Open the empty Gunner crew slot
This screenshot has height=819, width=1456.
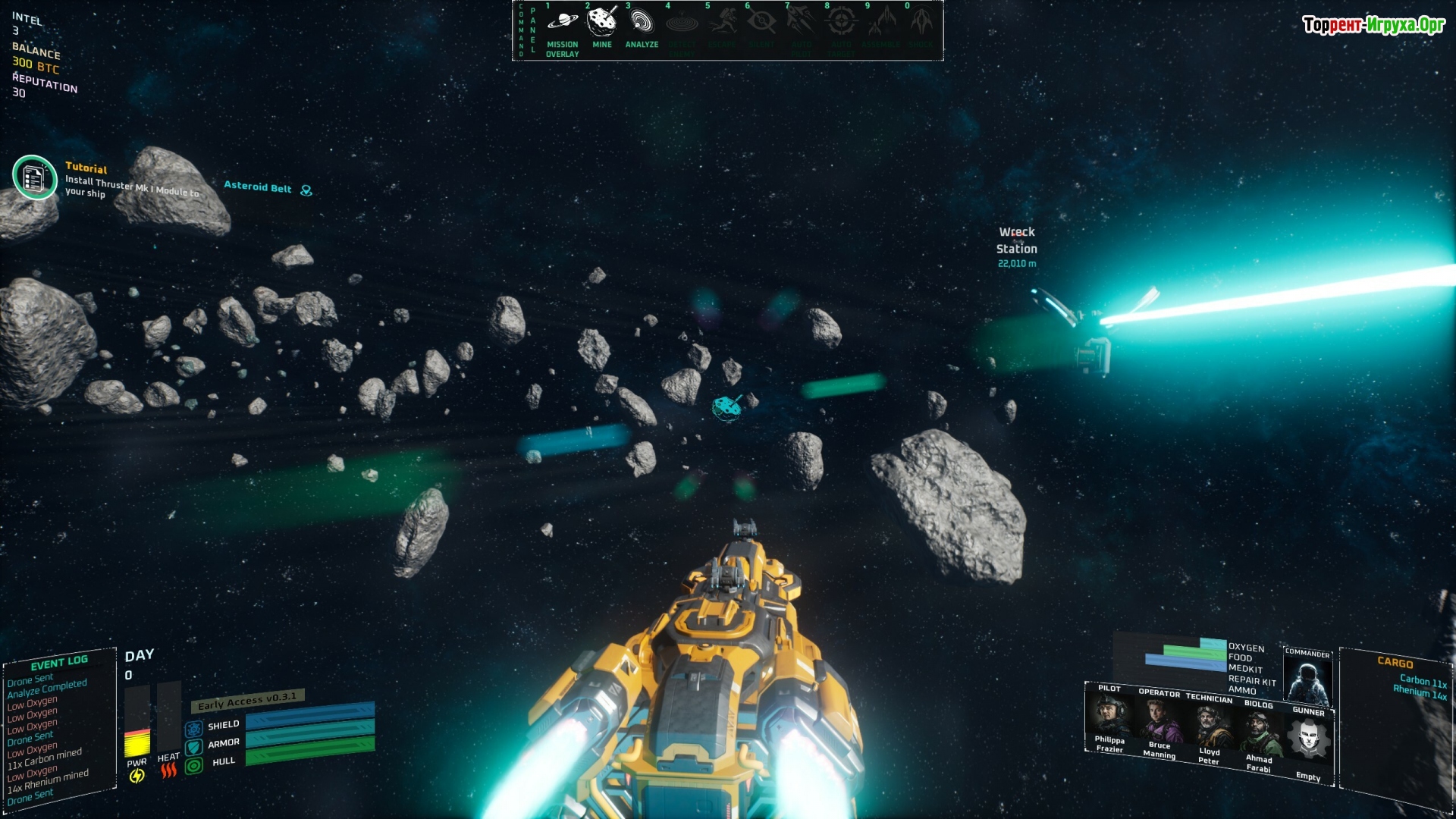1308,740
